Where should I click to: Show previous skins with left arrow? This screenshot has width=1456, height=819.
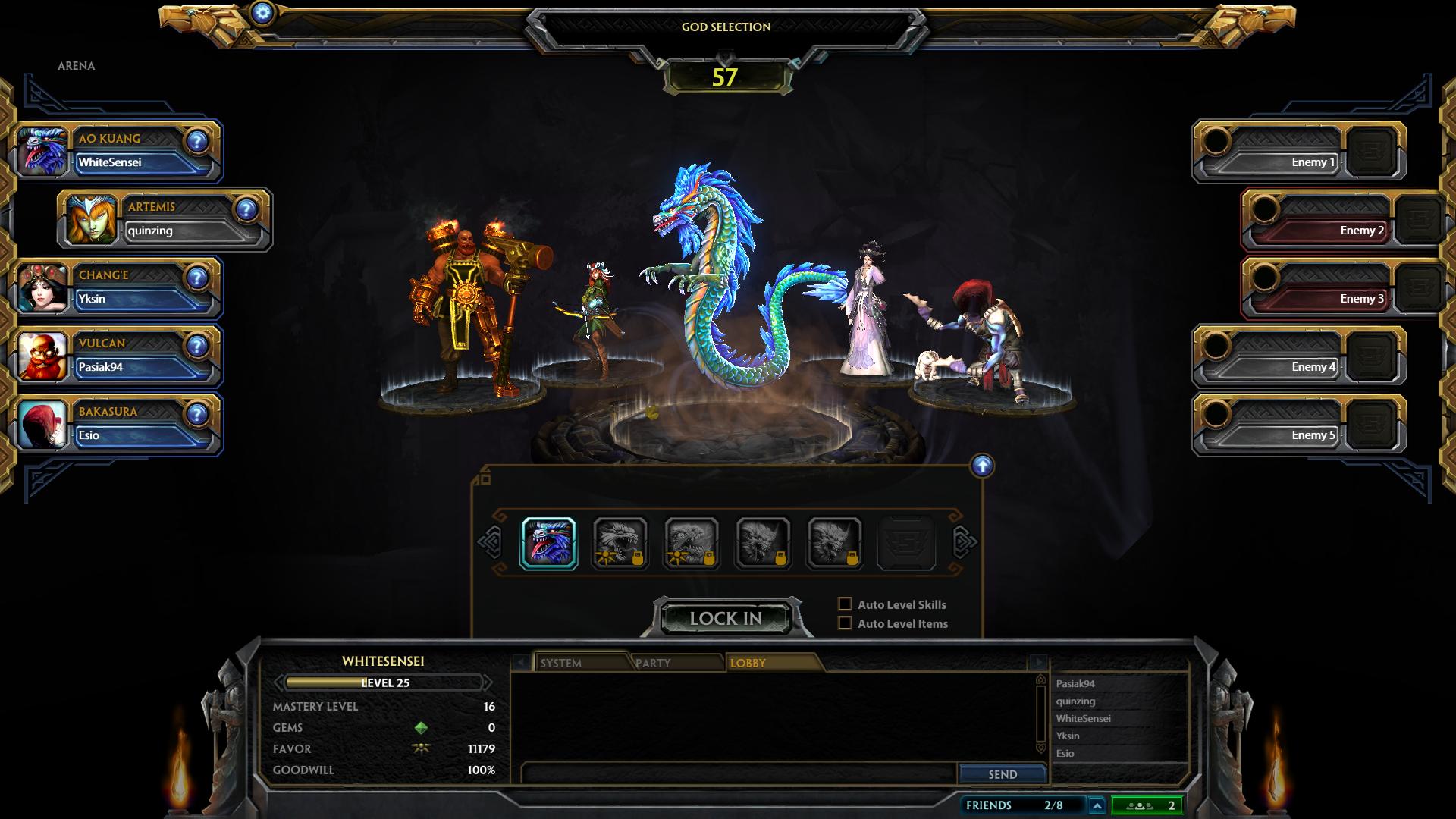pyautogui.click(x=490, y=542)
